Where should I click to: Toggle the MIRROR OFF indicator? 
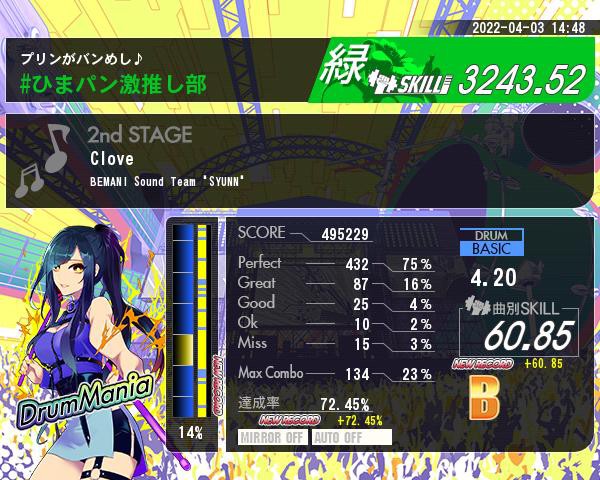click(x=273, y=437)
